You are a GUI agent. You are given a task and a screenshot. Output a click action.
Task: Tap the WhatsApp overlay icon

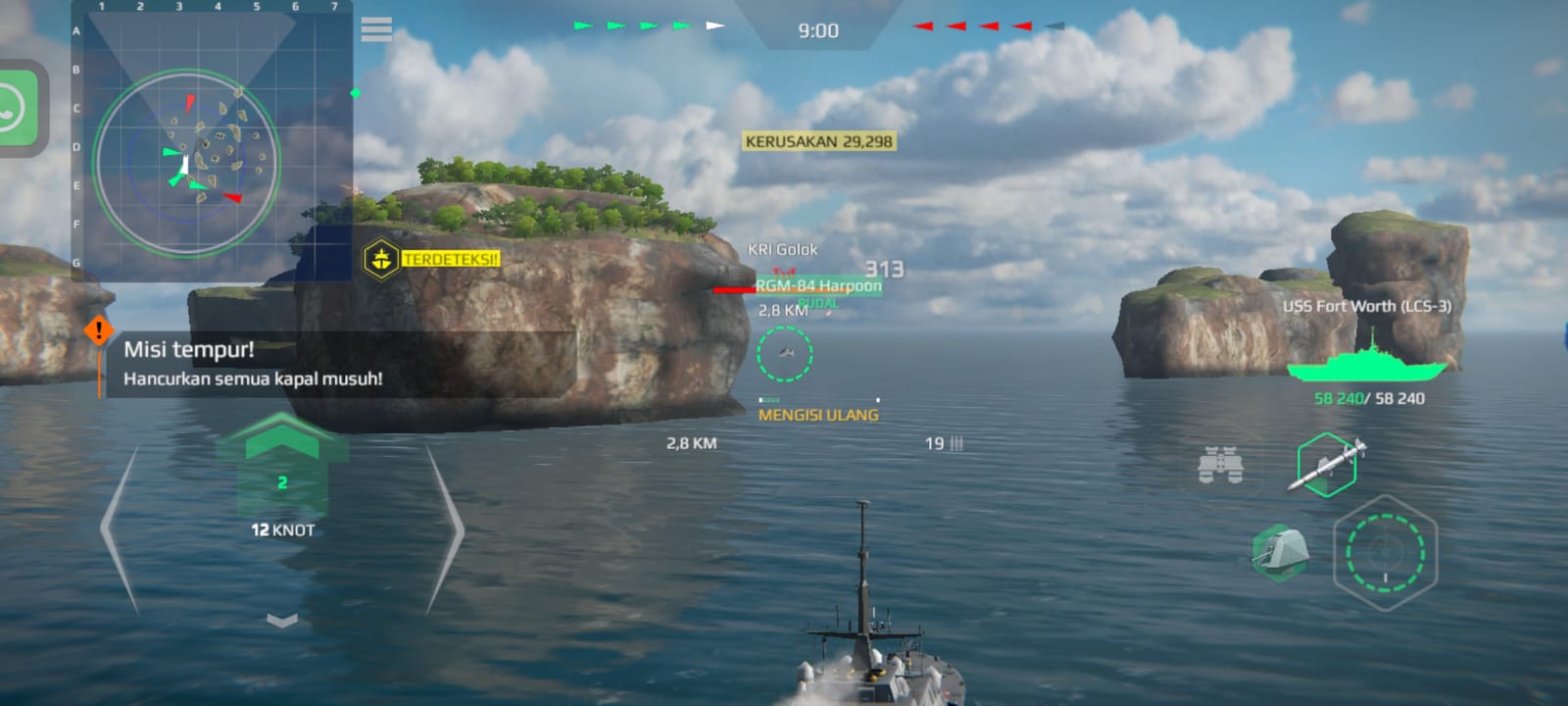[18, 108]
